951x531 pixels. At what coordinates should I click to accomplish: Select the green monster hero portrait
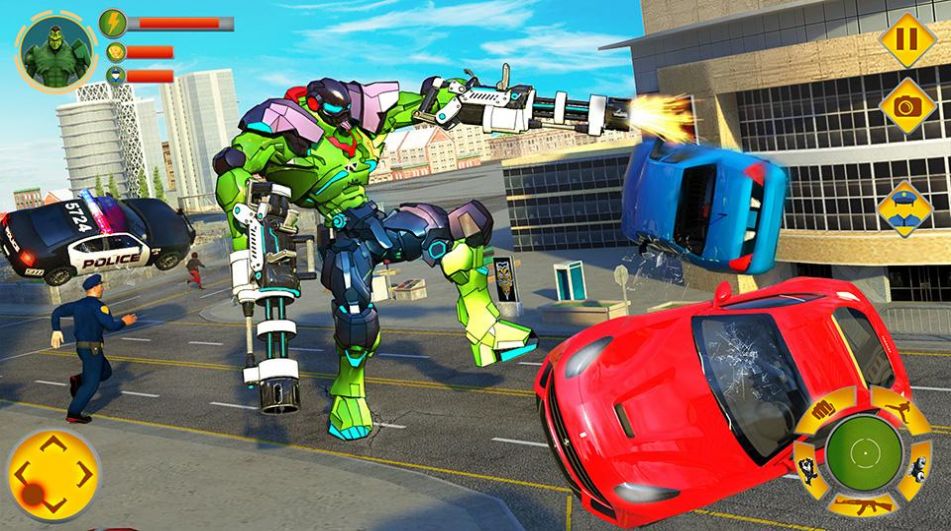55,48
